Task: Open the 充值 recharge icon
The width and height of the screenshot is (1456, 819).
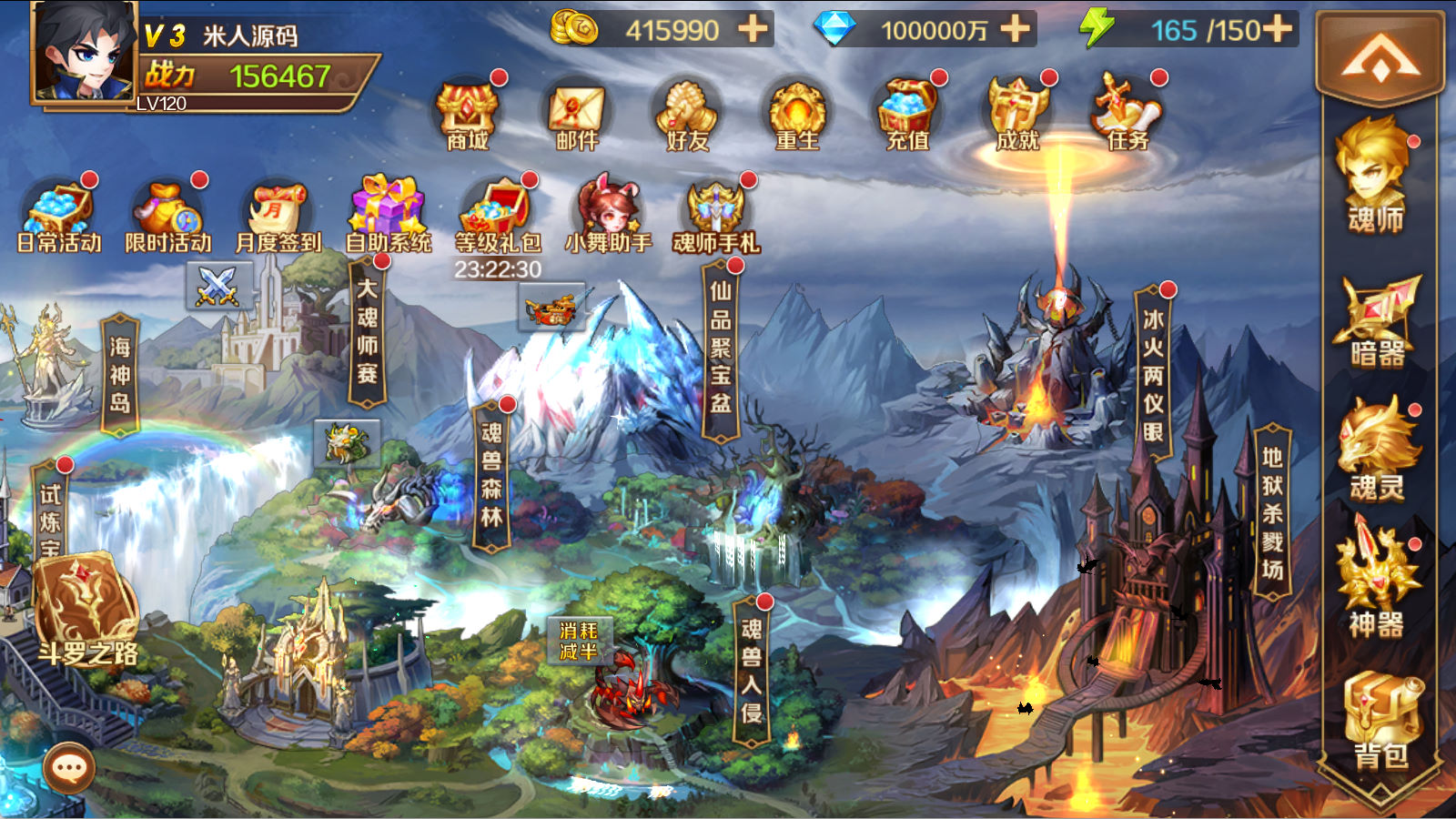Action: pyautogui.click(x=907, y=115)
